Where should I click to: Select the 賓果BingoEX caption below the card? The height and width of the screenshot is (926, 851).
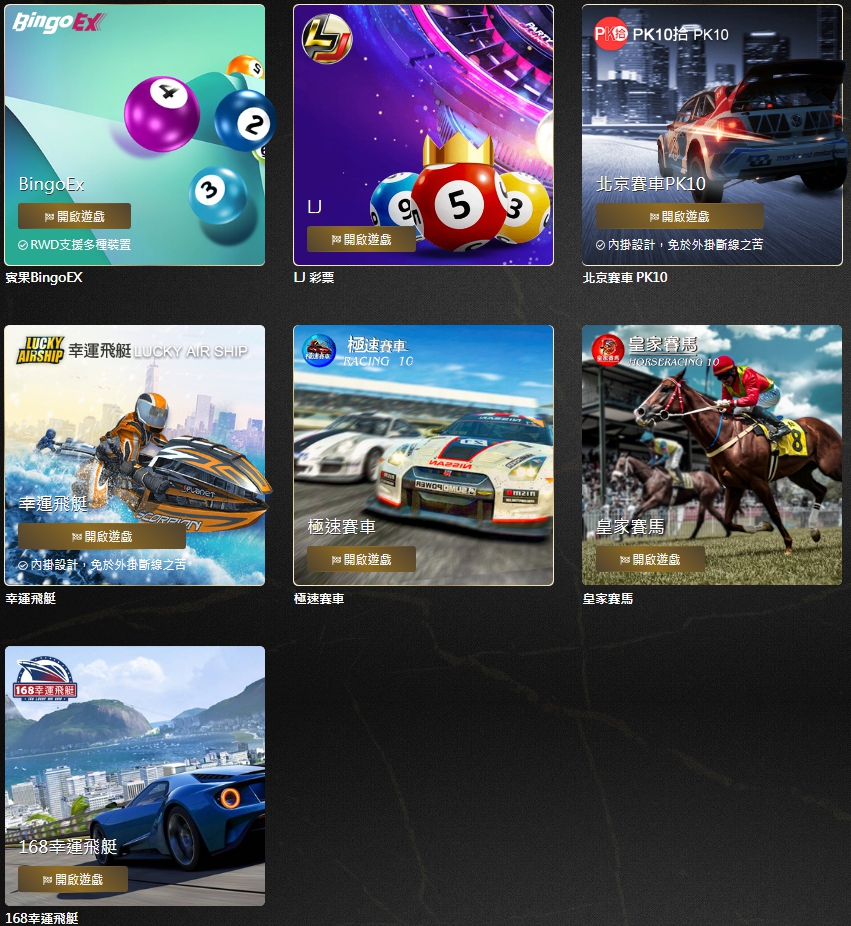pyautogui.click(x=44, y=278)
